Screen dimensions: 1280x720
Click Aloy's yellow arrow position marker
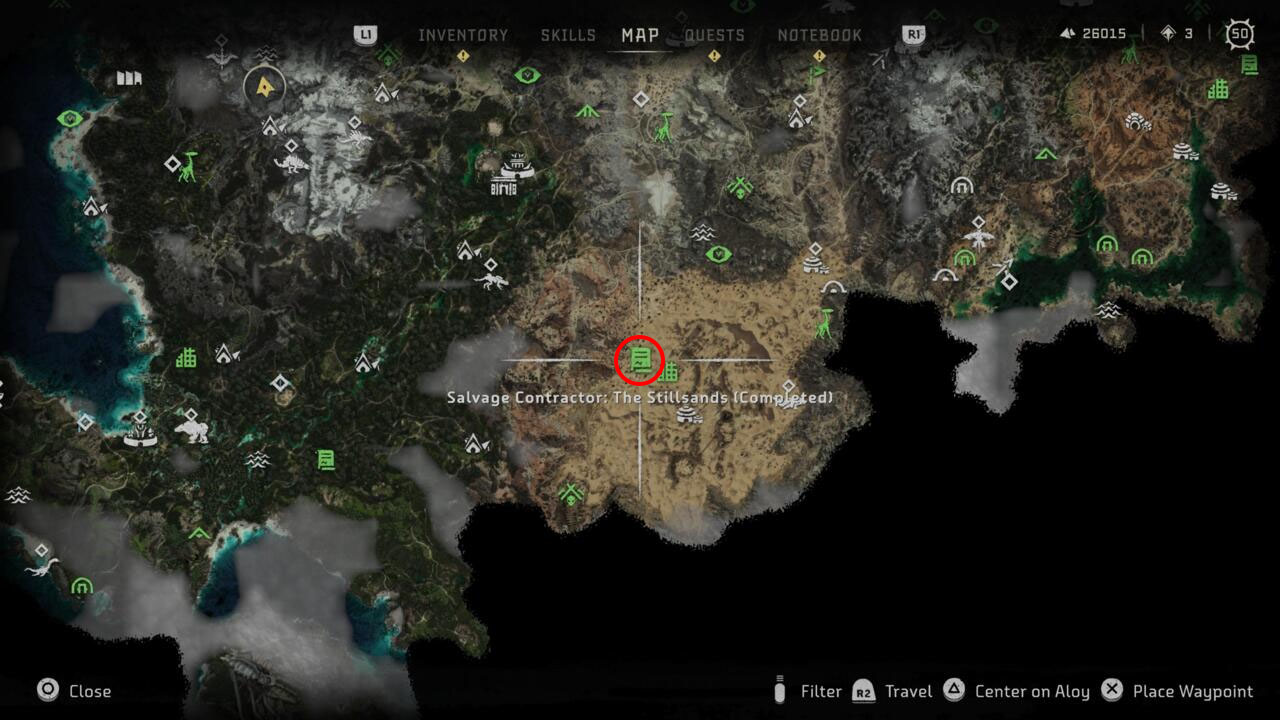pos(264,87)
